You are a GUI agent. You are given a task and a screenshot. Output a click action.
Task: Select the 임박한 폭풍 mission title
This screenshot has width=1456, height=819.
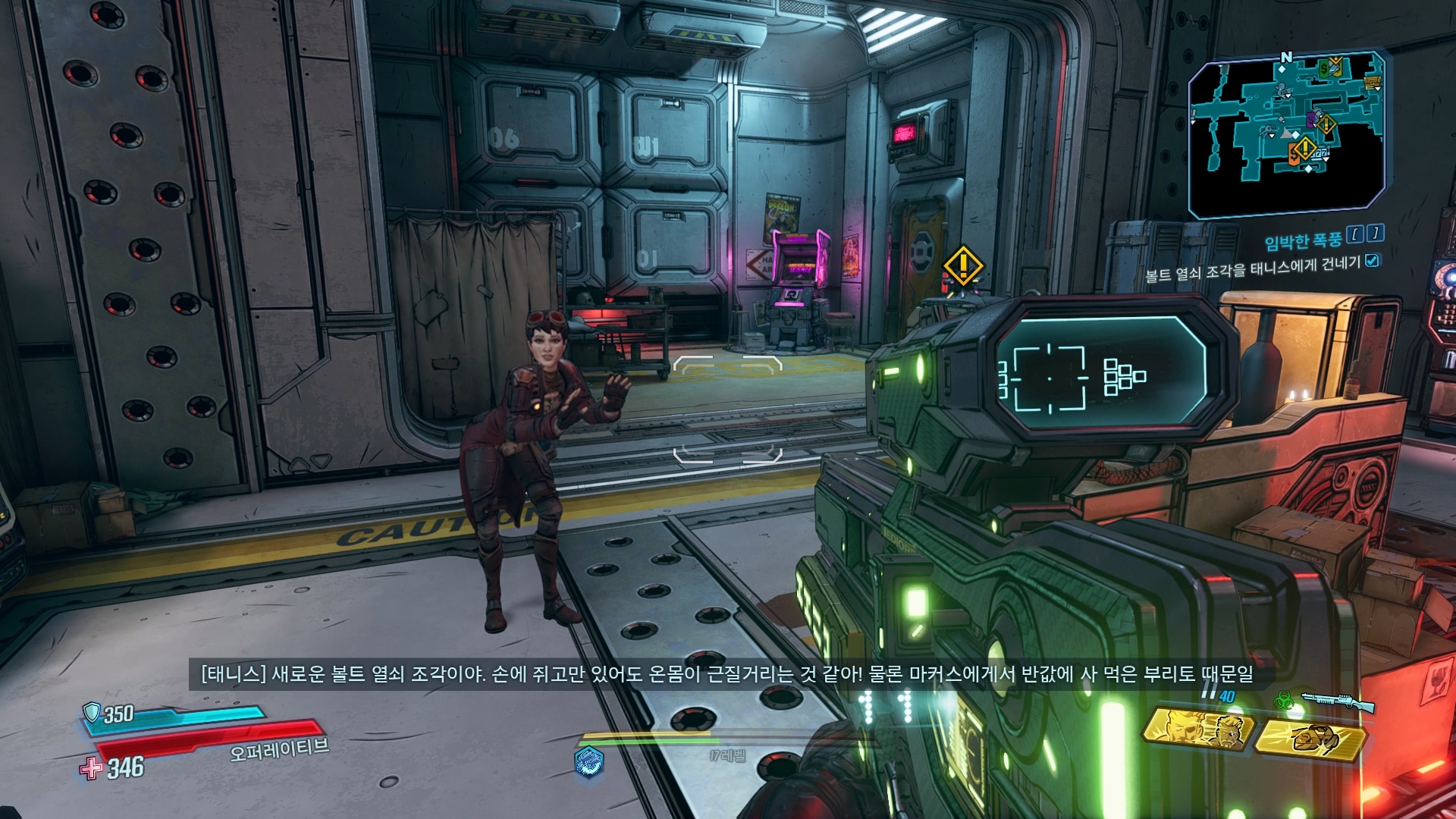[x=1303, y=241]
